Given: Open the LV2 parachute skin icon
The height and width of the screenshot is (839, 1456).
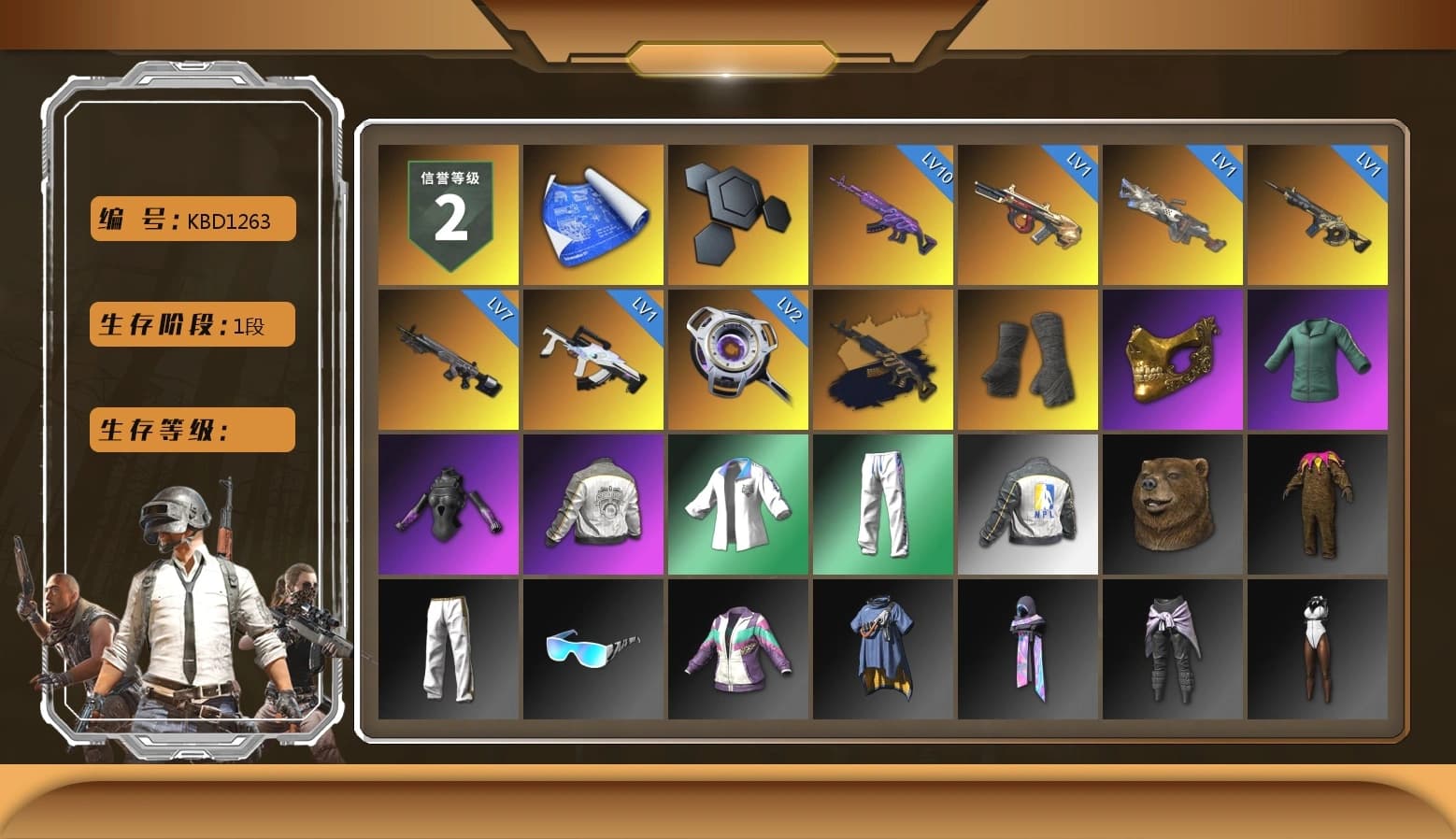Looking at the screenshot, I should [738, 360].
